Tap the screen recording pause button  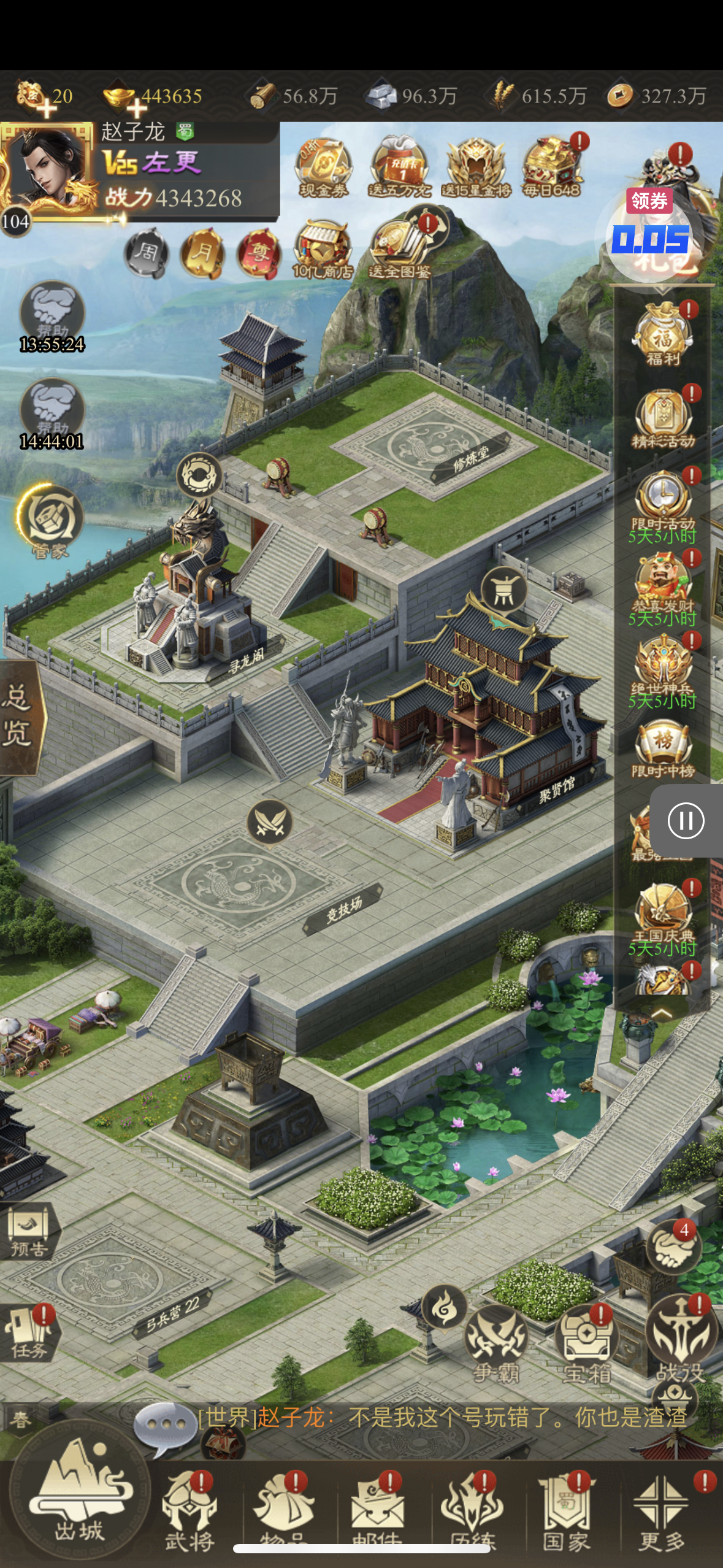686,820
